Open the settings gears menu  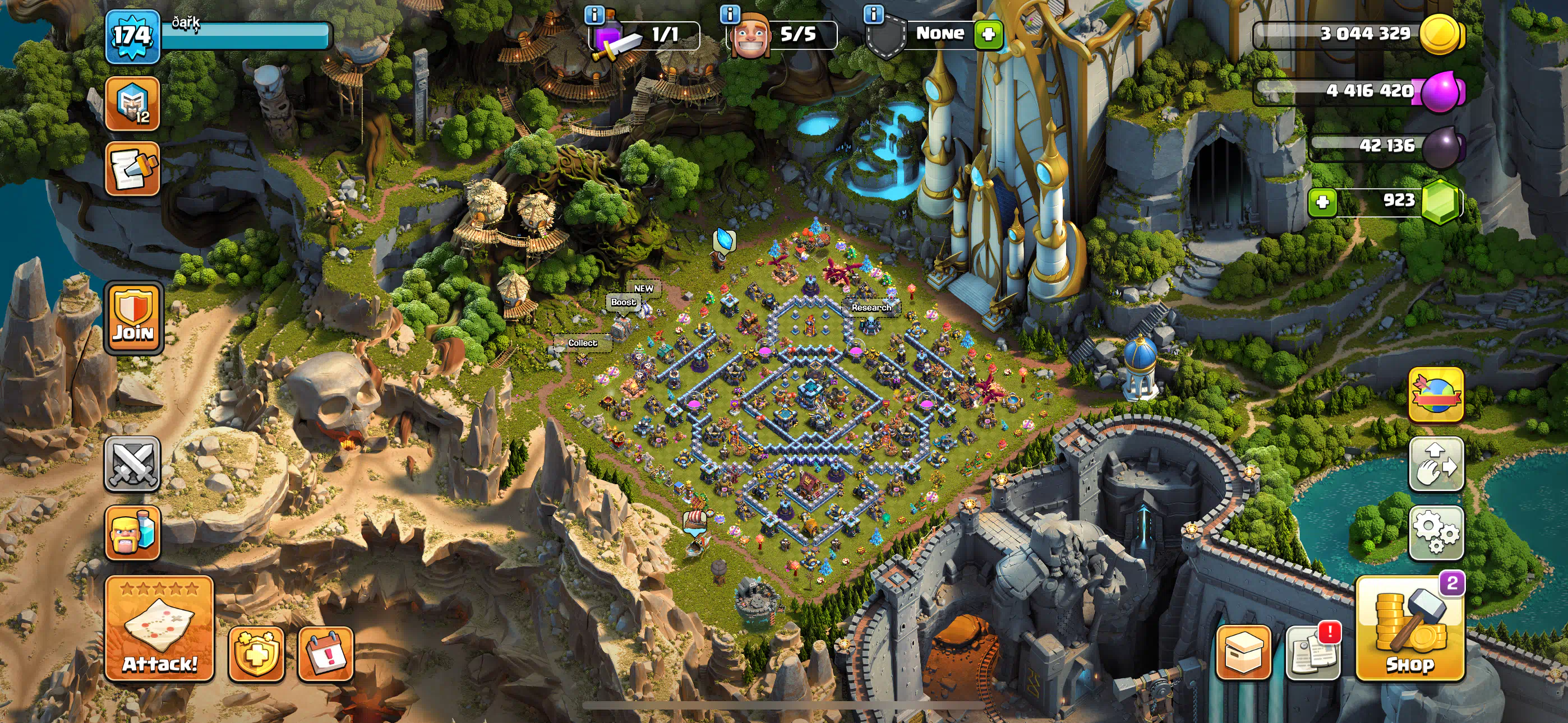coord(1436,532)
